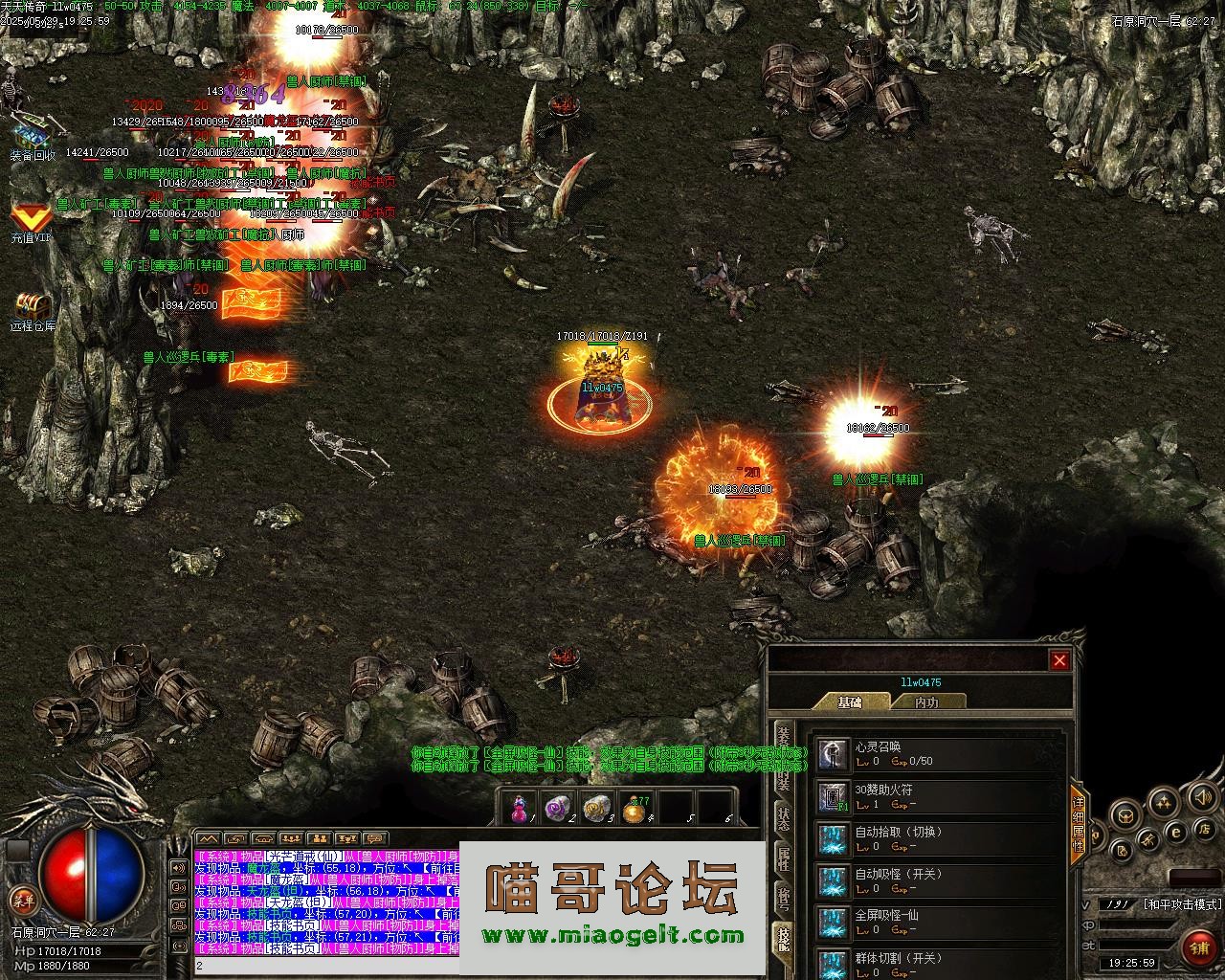Select the 基础 skills tab
1225x980 pixels.
point(850,702)
